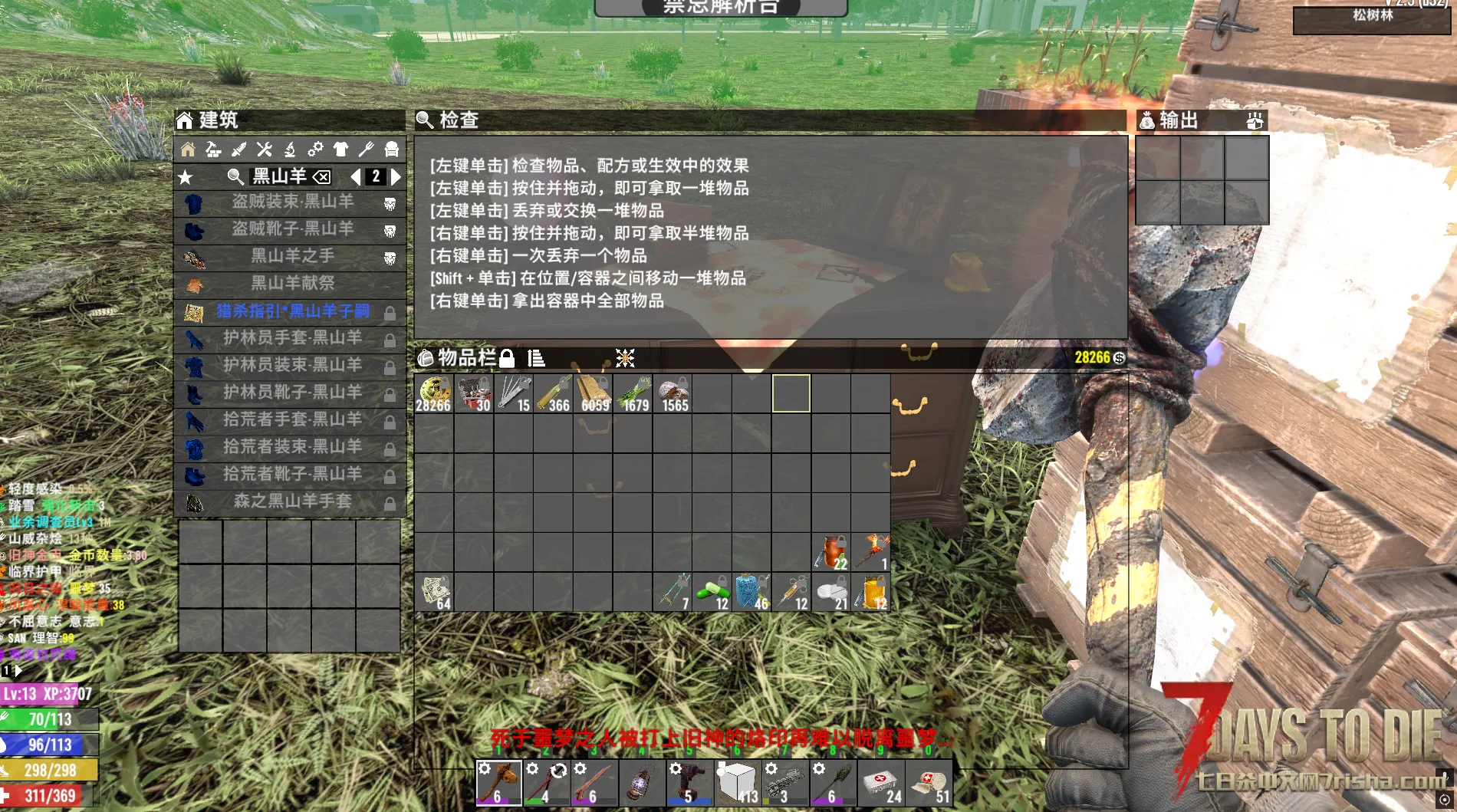Pick the wood planks stack of 6059
Screen dimensions: 1457x812
[594, 394]
